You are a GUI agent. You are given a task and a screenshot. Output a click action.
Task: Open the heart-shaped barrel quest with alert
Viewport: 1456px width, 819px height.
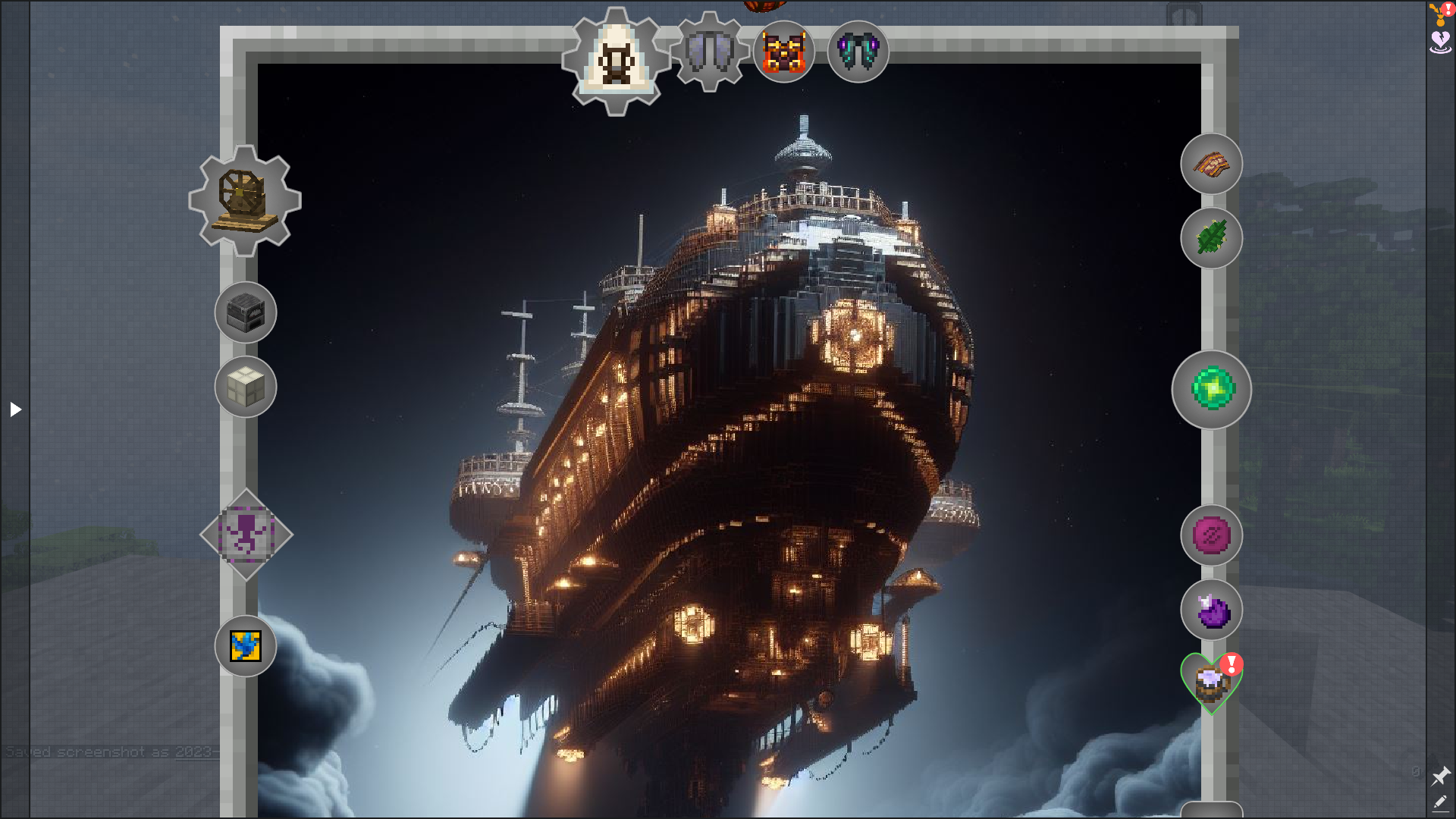coord(1210,682)
